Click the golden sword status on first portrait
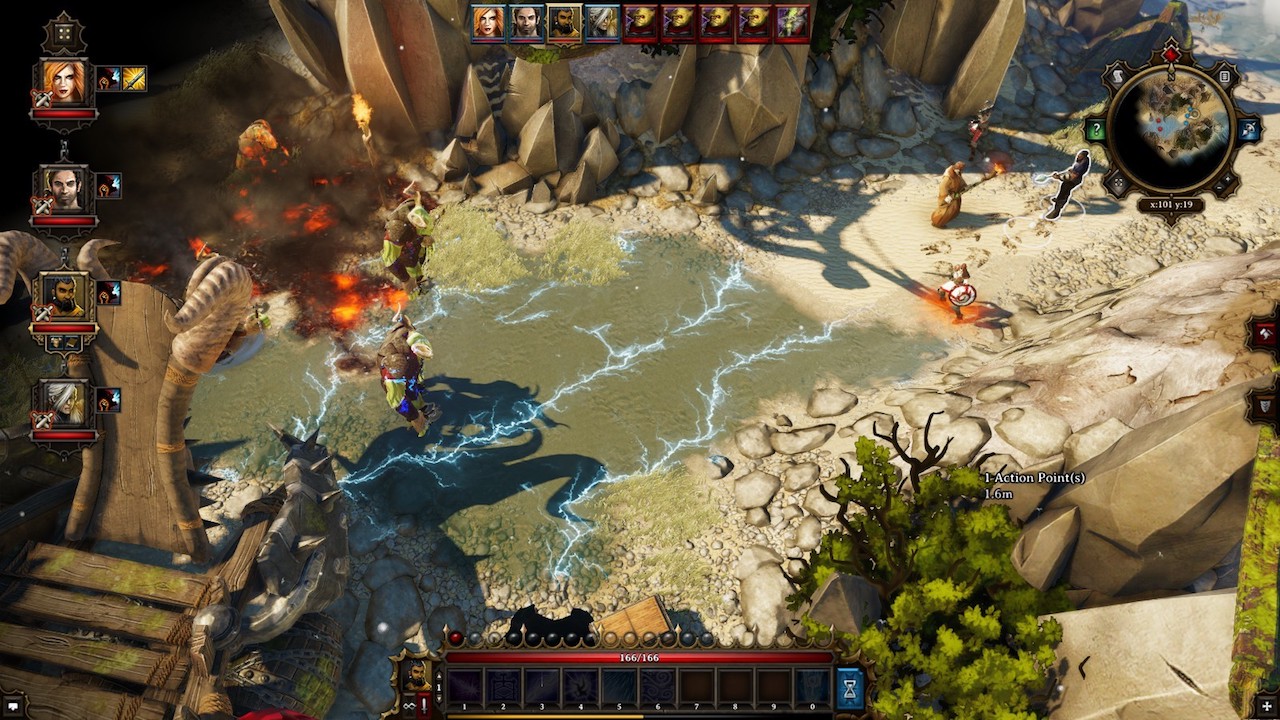 [134, 78]
